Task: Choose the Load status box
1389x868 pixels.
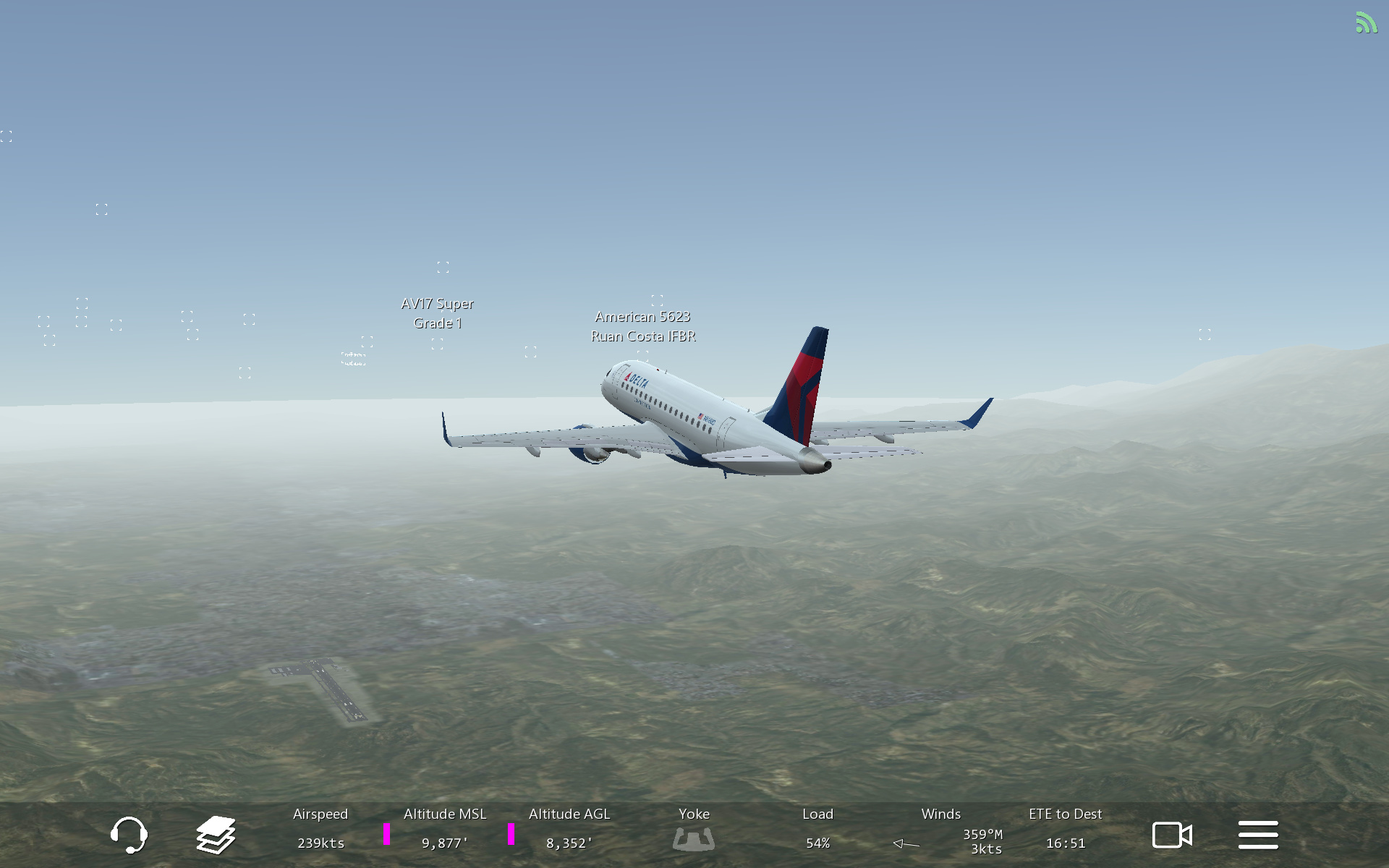Action: pos(817,829)
